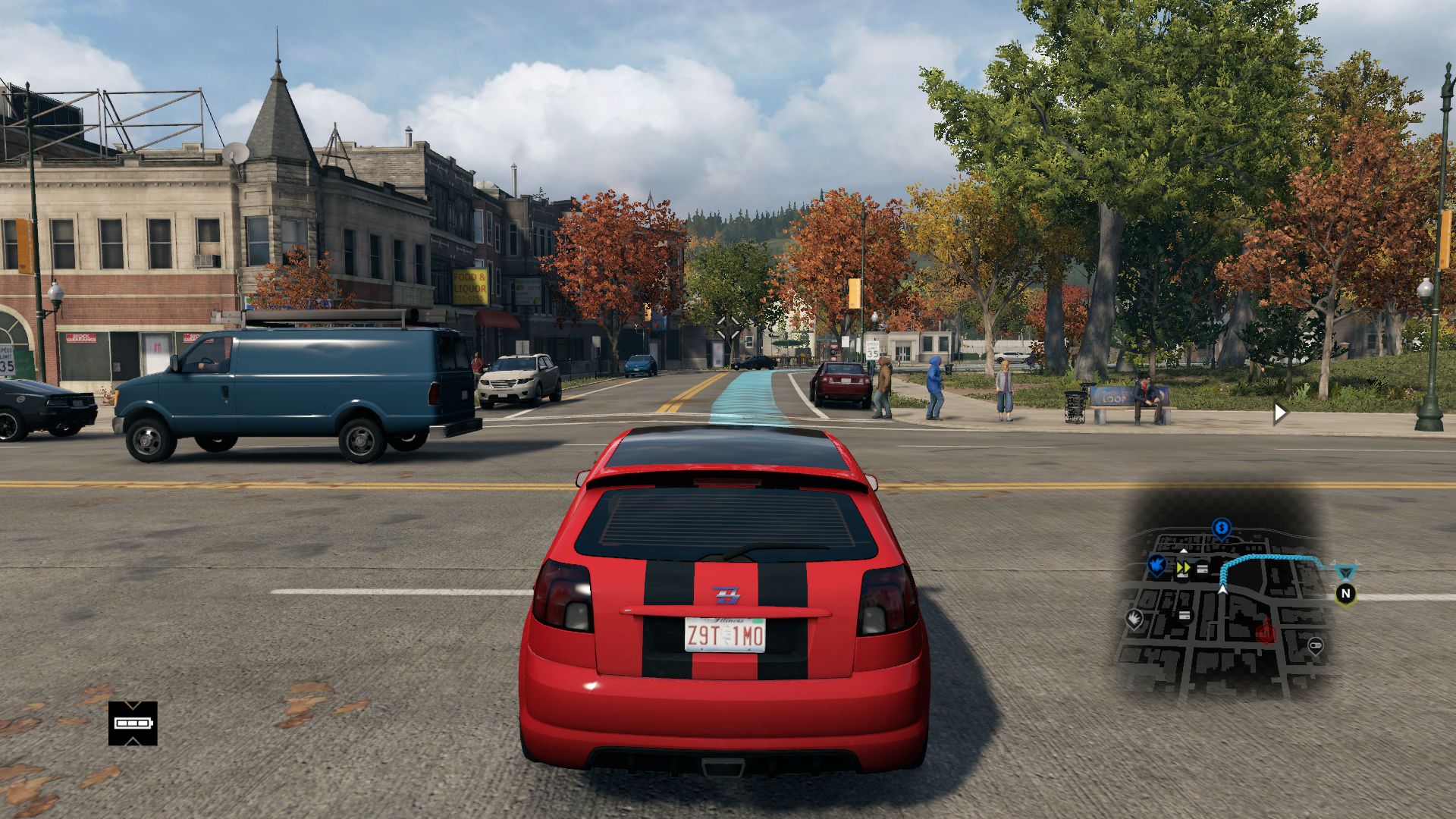Viewport: 1456px width, 819px height.
Task: Click the phone battery icon
Action: [133, 723]
